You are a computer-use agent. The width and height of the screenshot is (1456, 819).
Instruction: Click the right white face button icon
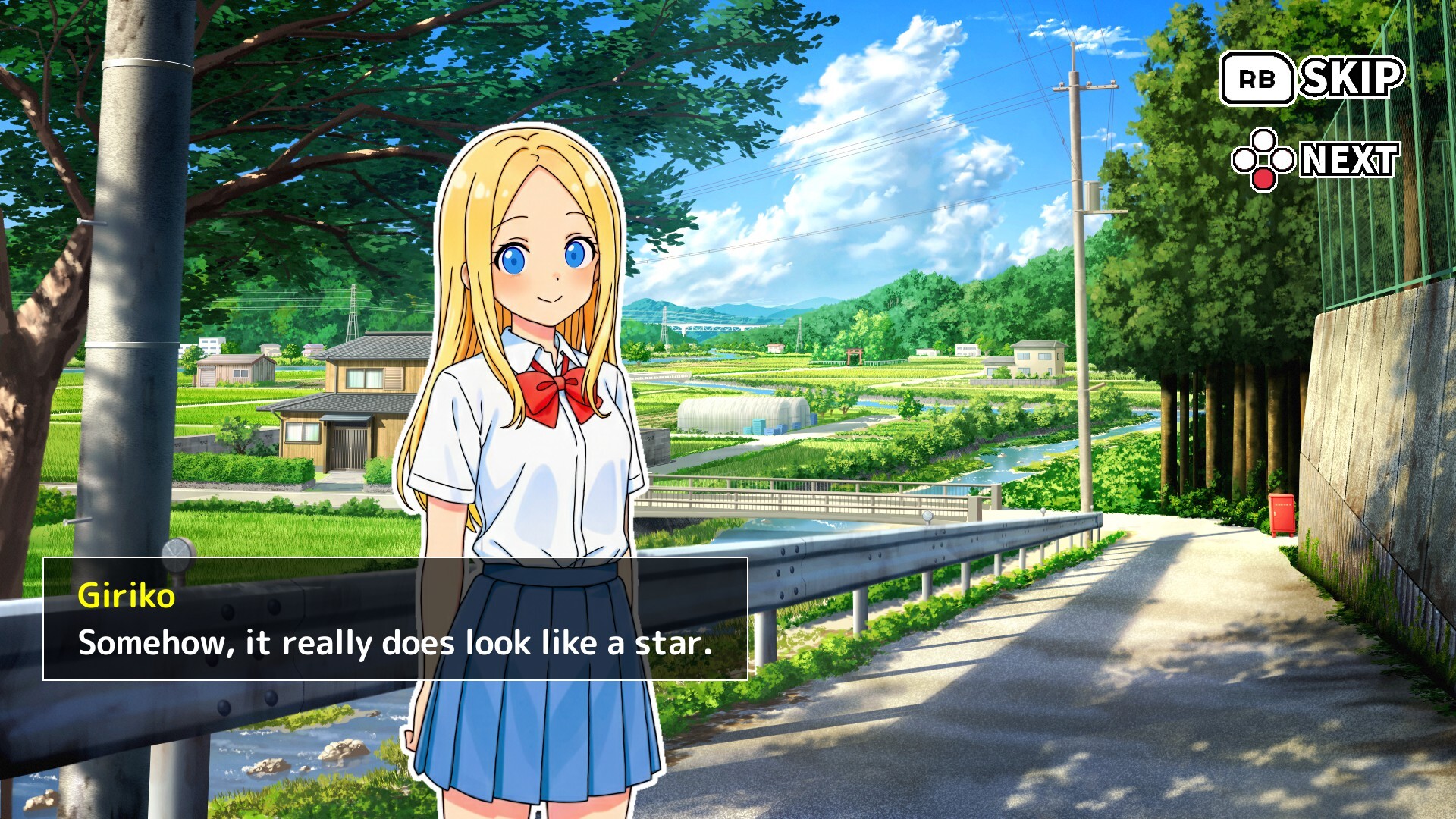[x=1283, y=159]
